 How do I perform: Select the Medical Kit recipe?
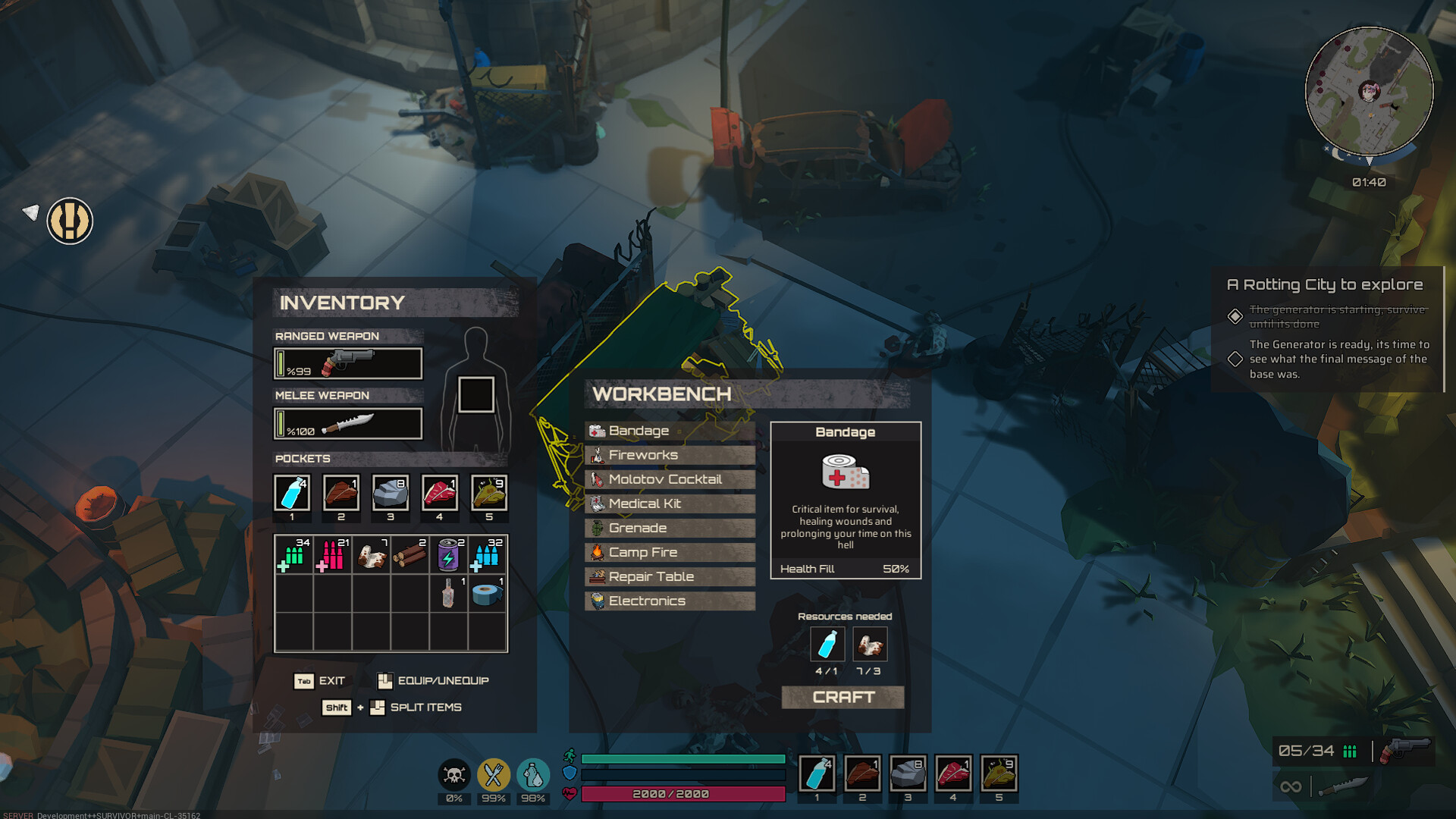670,504
